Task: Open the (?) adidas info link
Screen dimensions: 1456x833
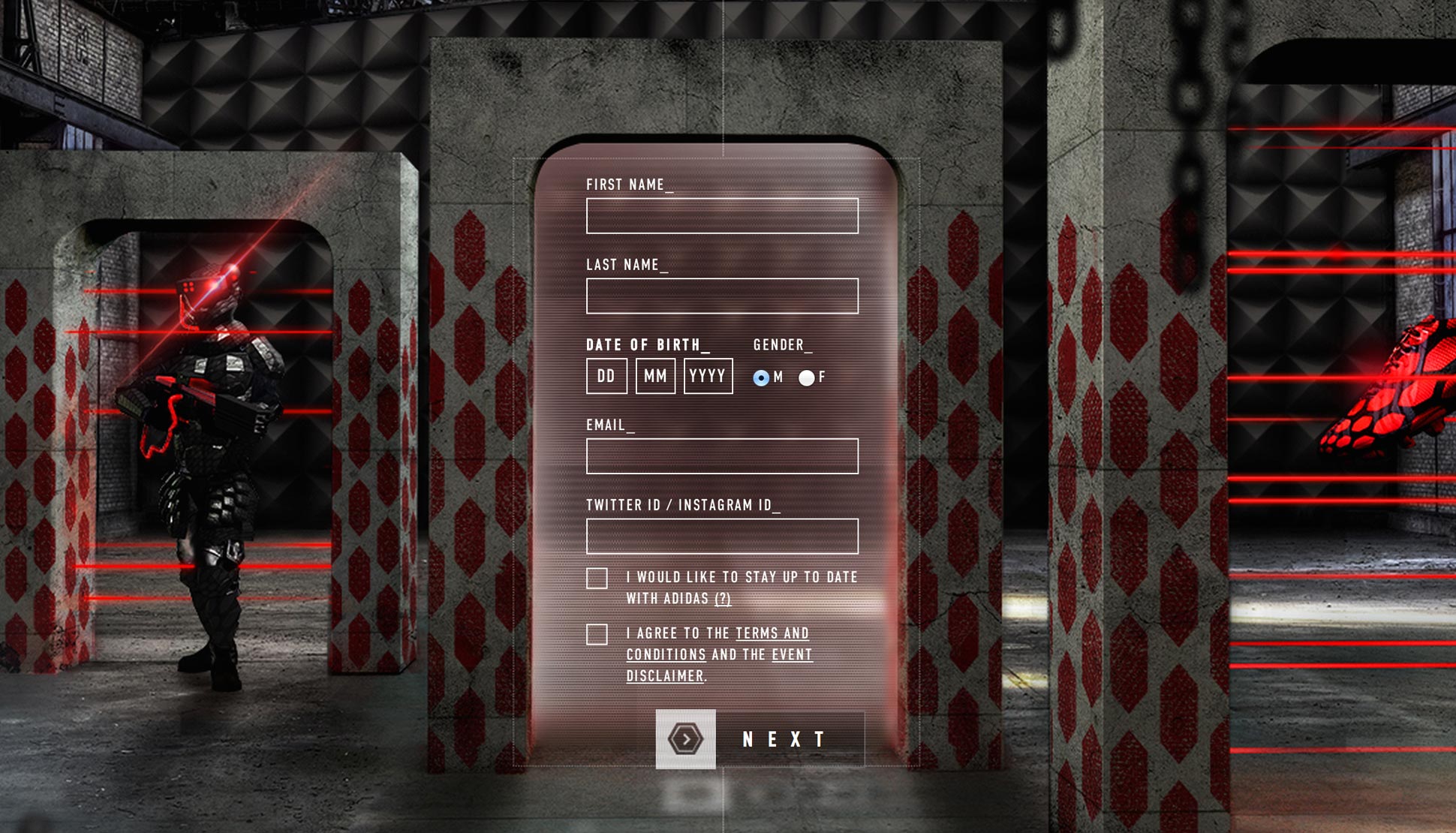Action: point(722,599)
